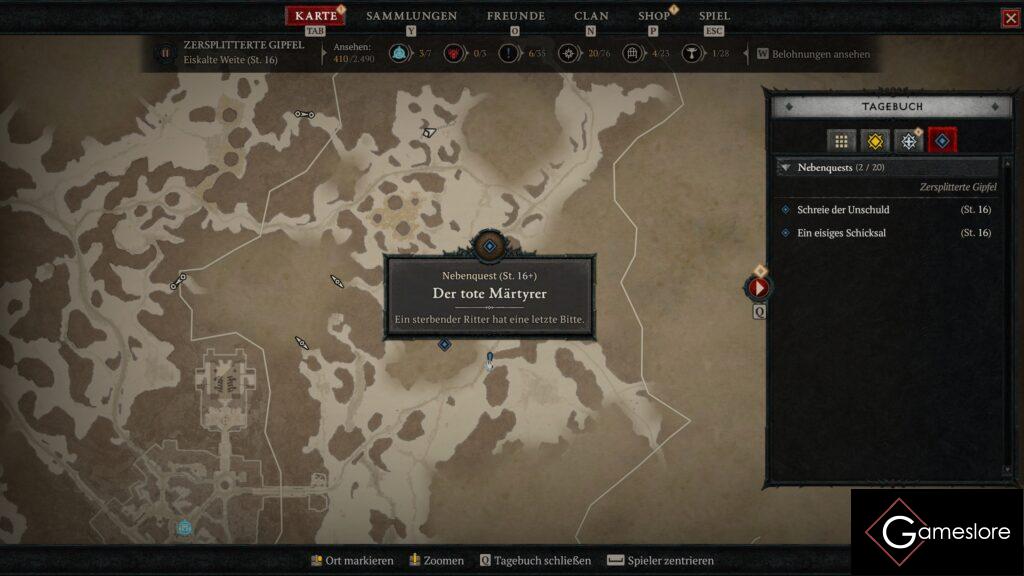Choose the white priority quest journal filter
Screen dimensions: 1024x576
coord(909,141)
